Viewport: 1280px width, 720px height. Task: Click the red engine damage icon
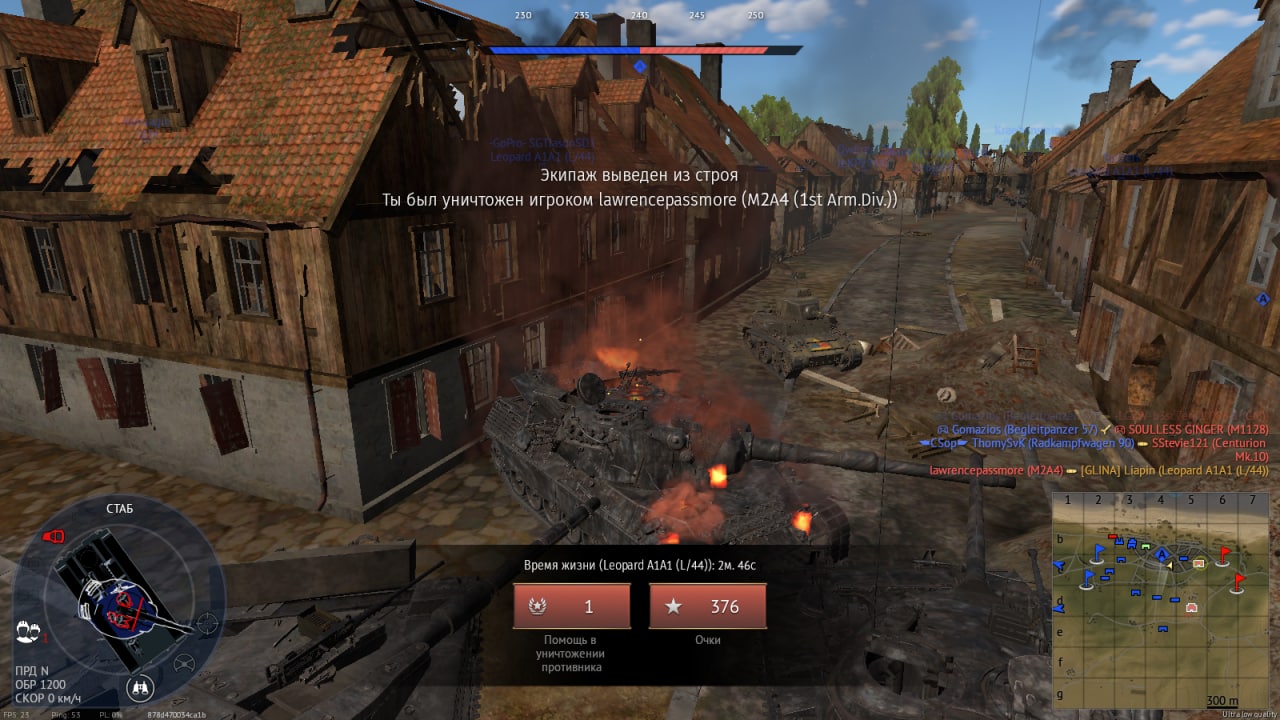coord(53,537)
